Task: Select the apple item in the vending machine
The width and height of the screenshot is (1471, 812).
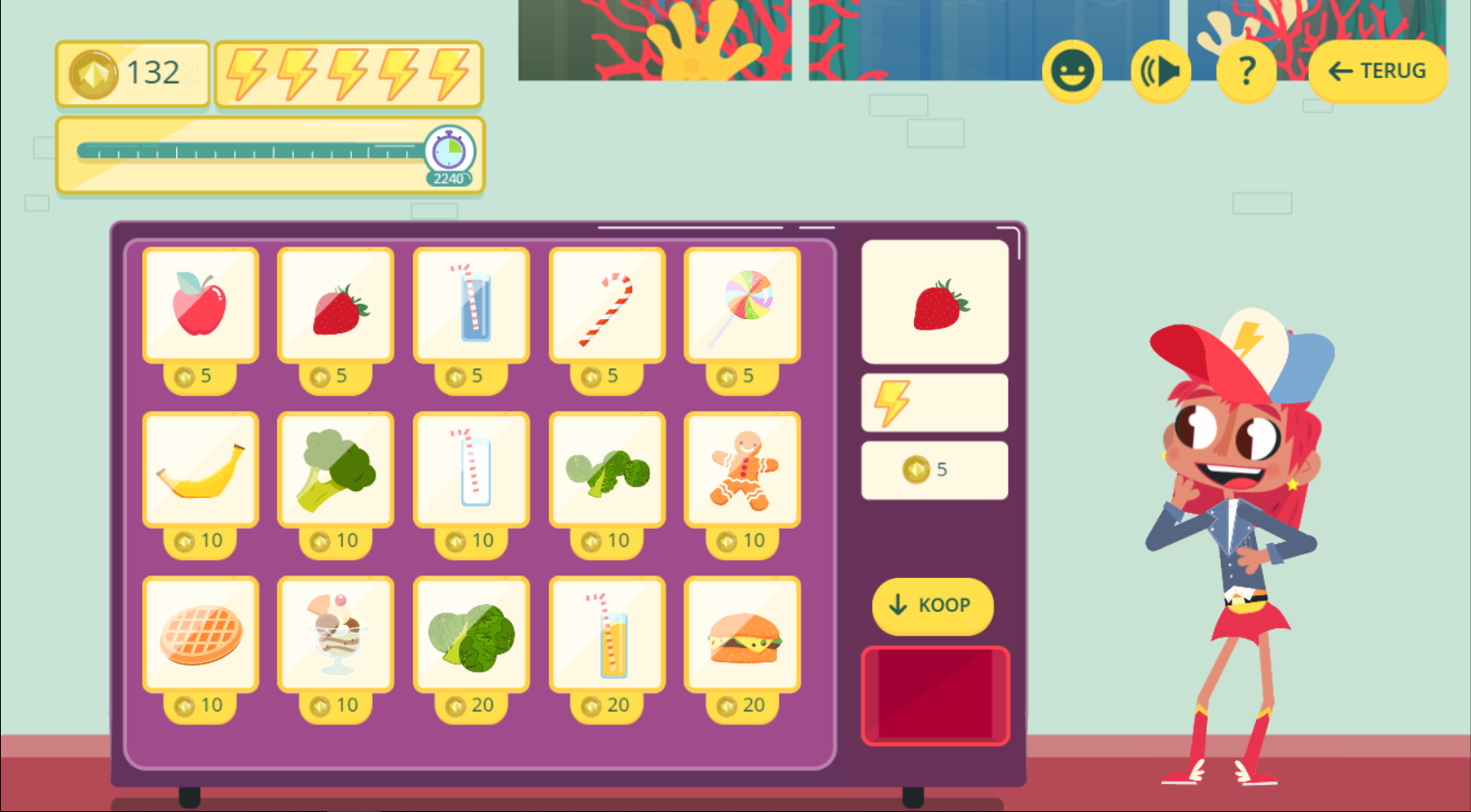Action: (x=201, y=303)
